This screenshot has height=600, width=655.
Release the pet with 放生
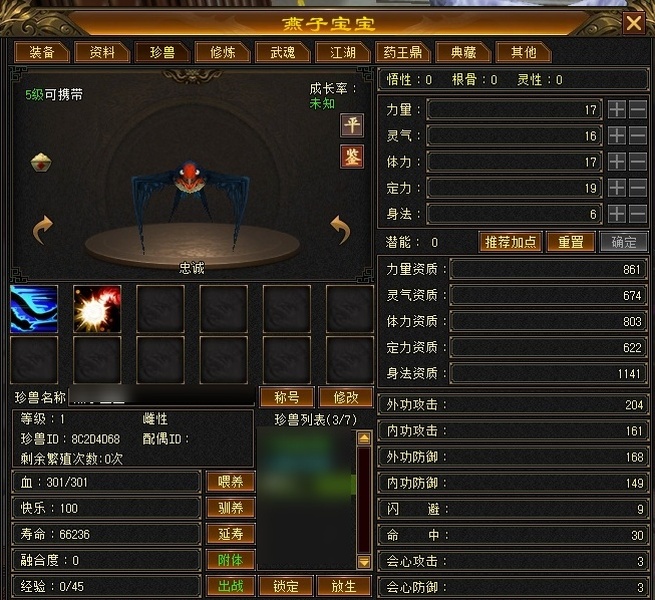(x=343, y=586)
